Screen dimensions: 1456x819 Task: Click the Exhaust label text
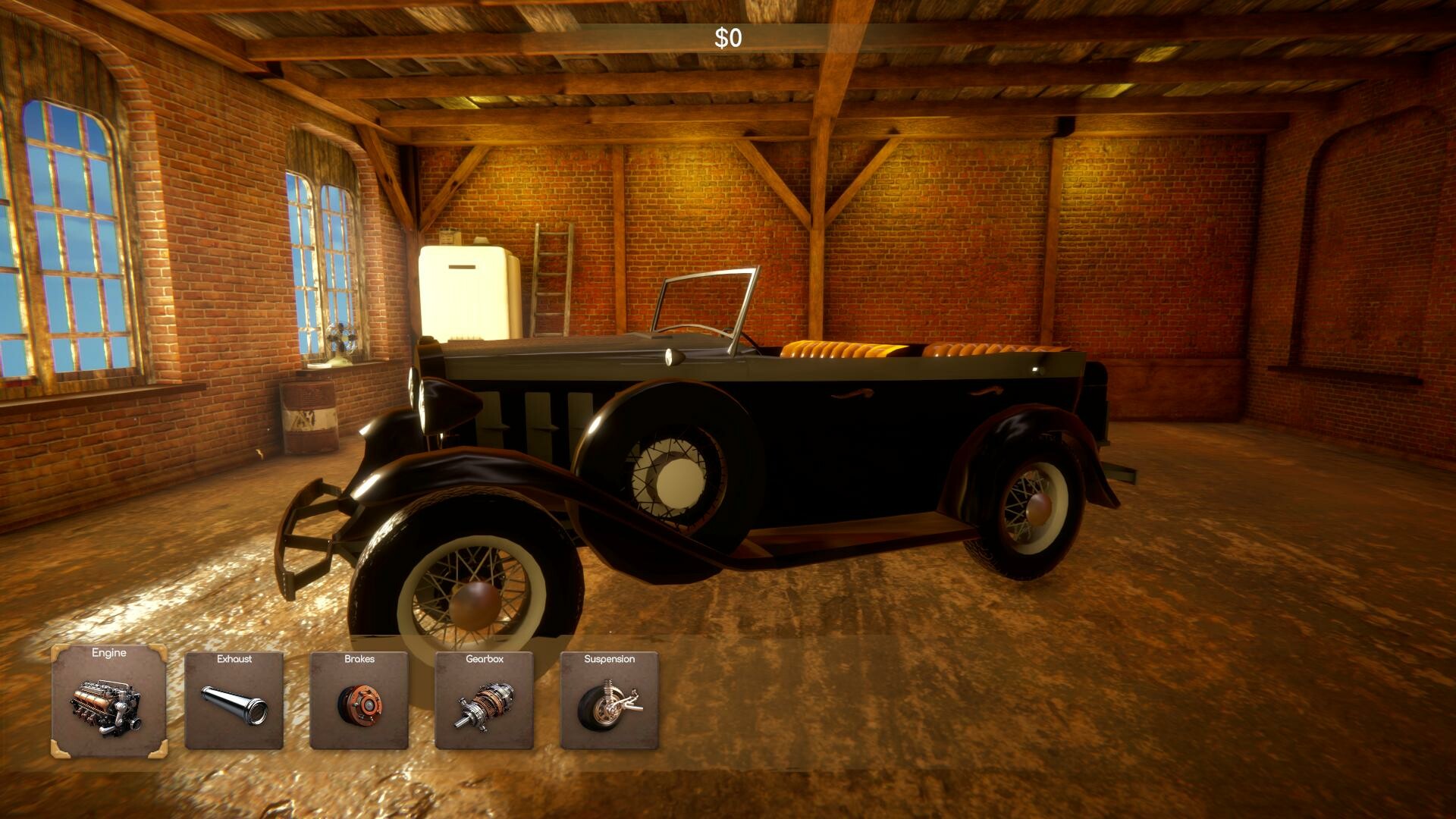pyautogui.click(x=234, y=661)
